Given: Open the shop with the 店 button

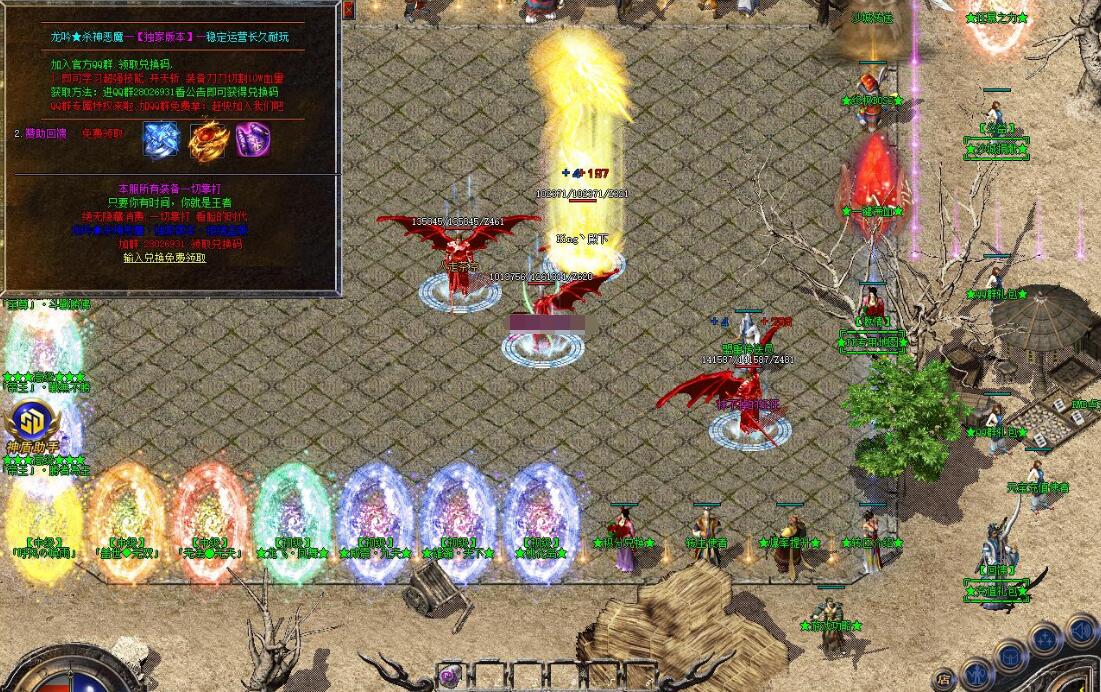Looking at the screenshot, I should (944, 678).
